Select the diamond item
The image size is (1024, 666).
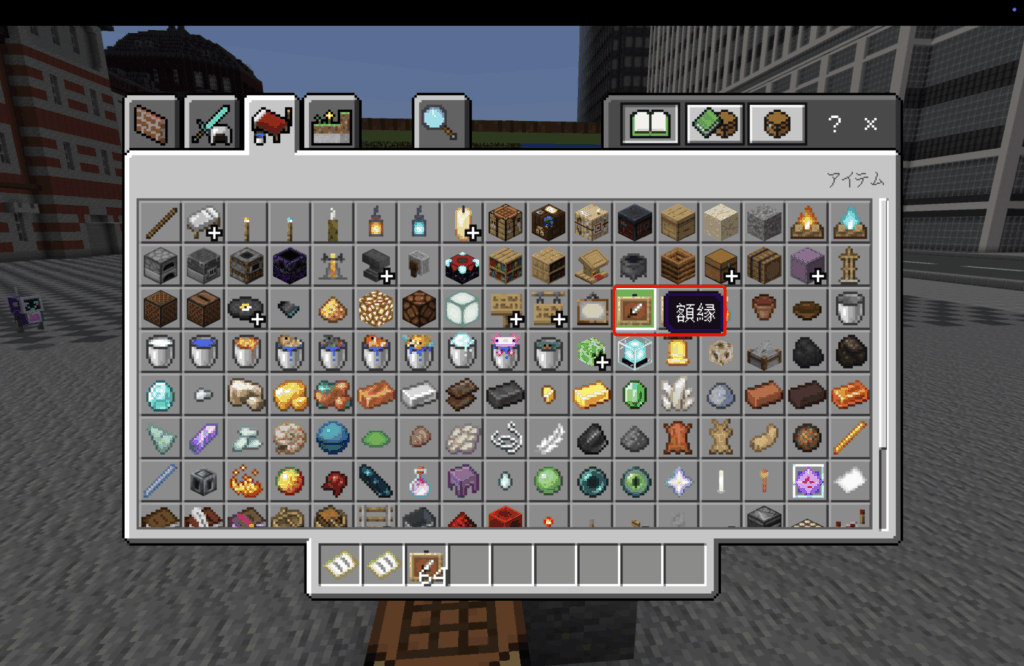[160, 395]
